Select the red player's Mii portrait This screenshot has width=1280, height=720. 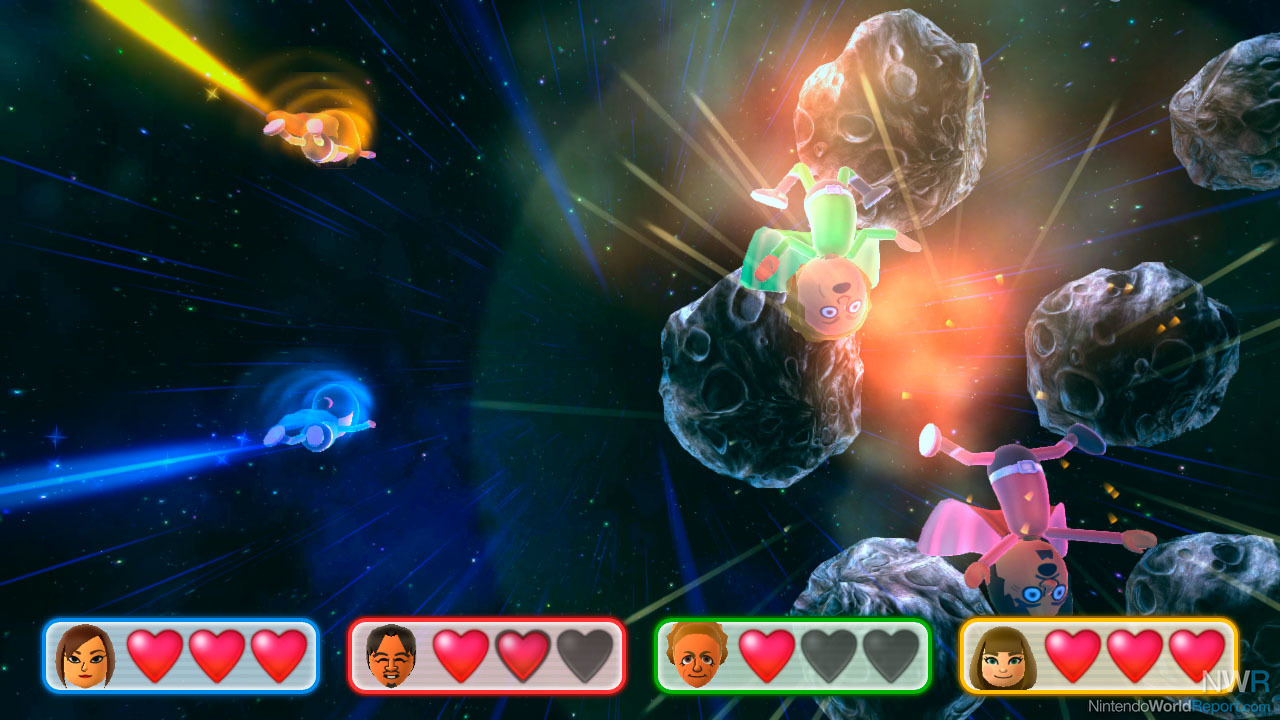tap(390, 656)
